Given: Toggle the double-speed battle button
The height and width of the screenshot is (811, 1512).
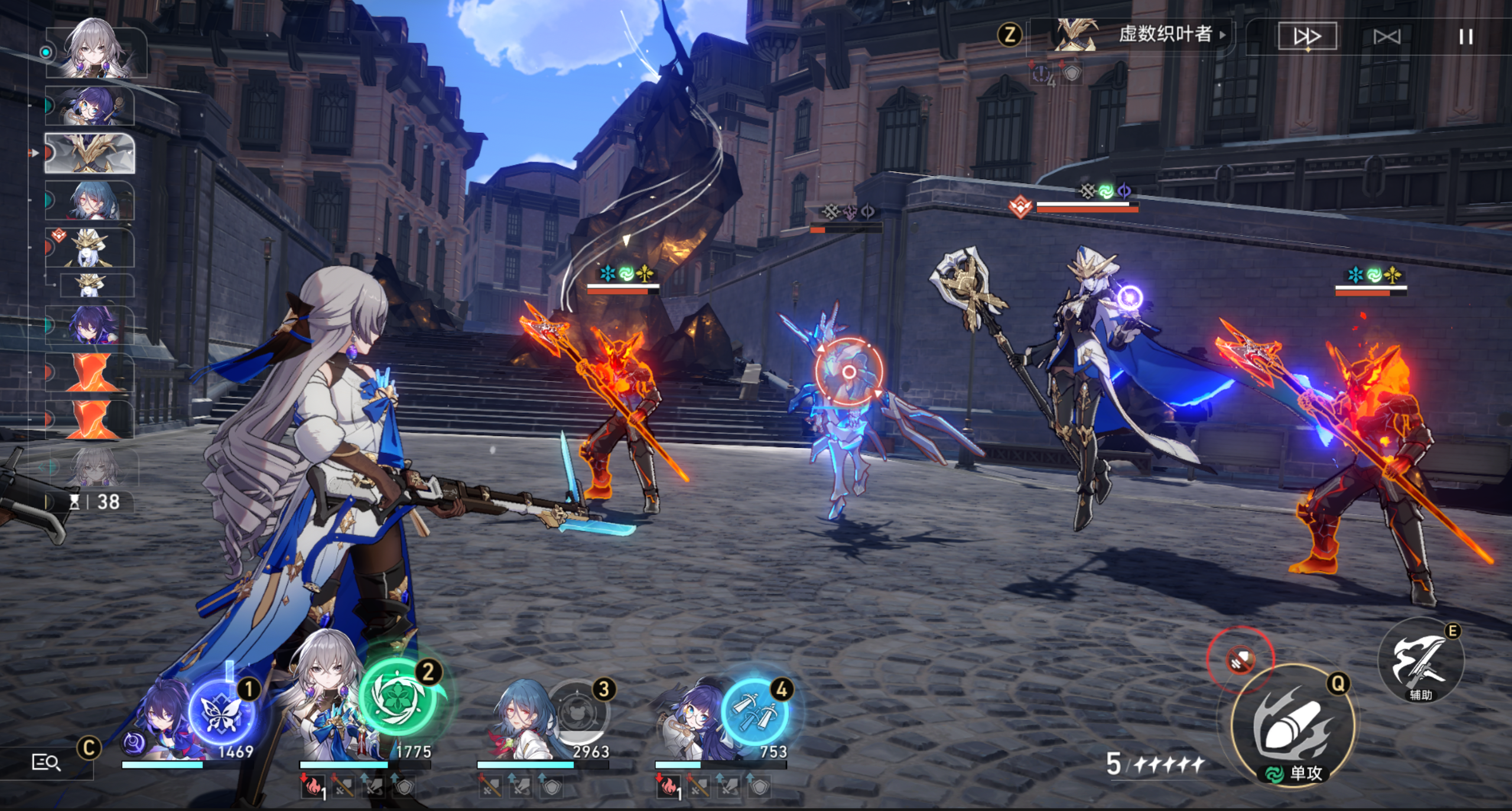Looking at the screenshot, I should point(1307,37).
